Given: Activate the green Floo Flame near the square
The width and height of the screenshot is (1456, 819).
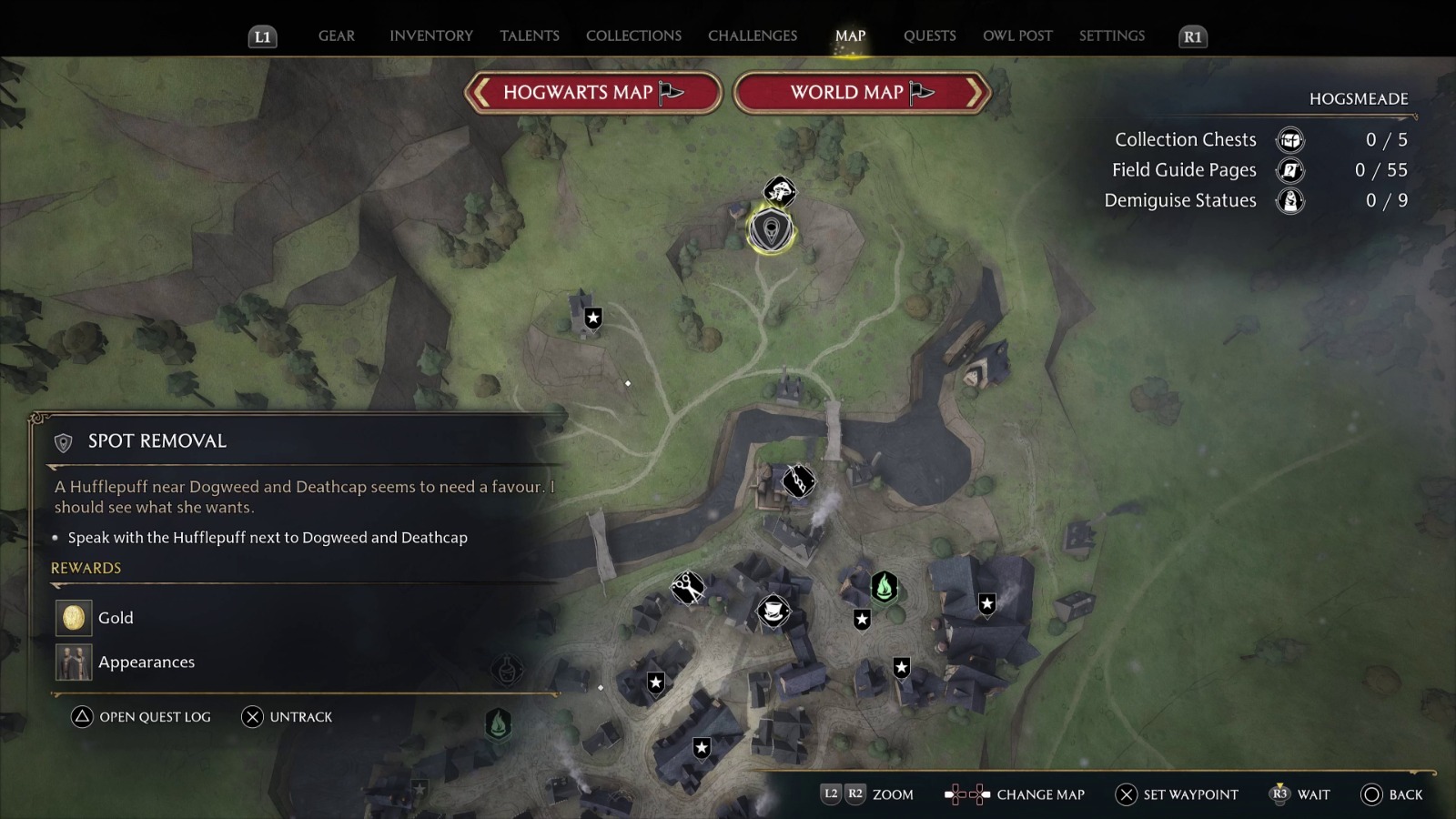Looking at the screenshot, I should (x=884, y=587).
